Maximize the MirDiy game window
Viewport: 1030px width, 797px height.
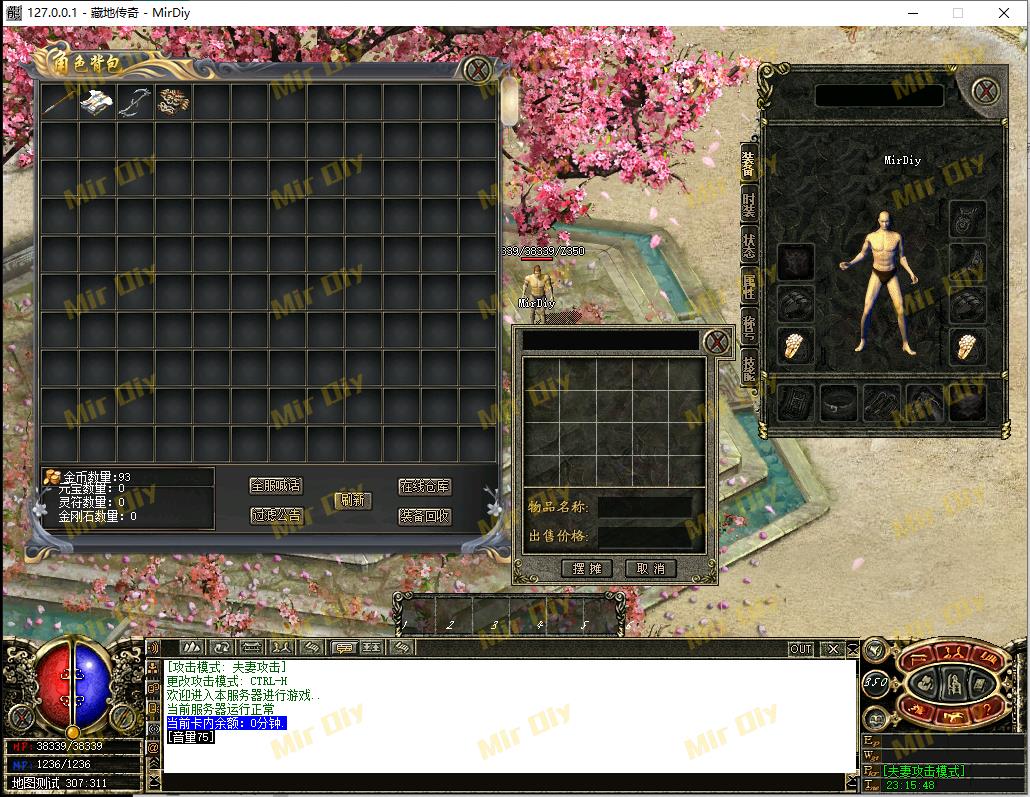tap(957, 13)
